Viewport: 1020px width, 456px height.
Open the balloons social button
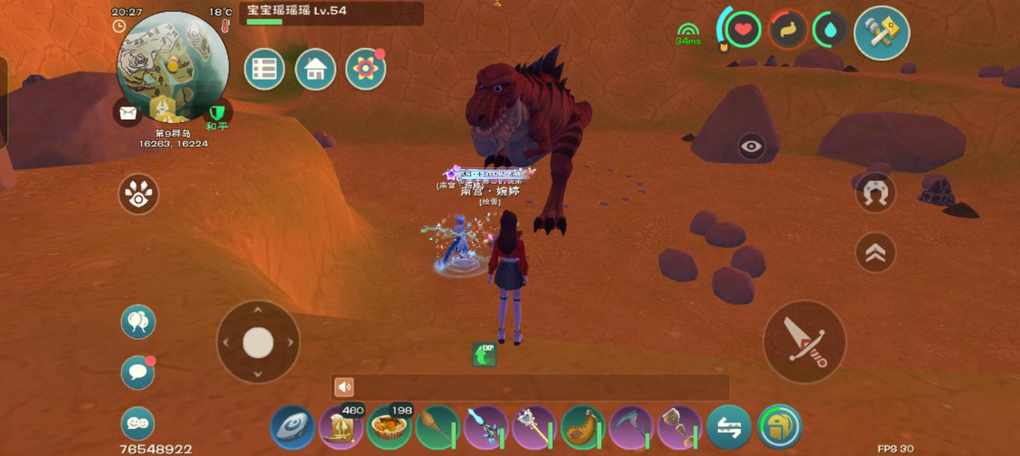138,322
